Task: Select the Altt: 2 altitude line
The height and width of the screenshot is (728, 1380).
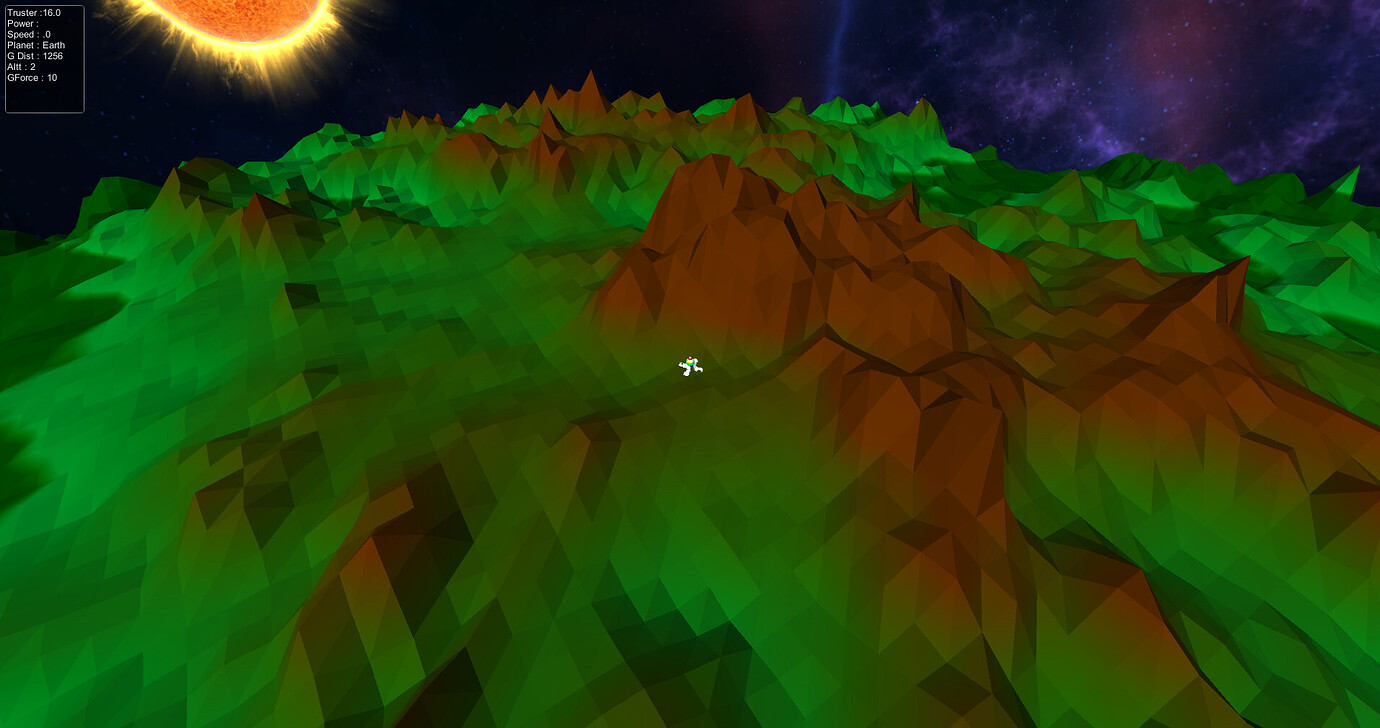Action: point(20,66)
